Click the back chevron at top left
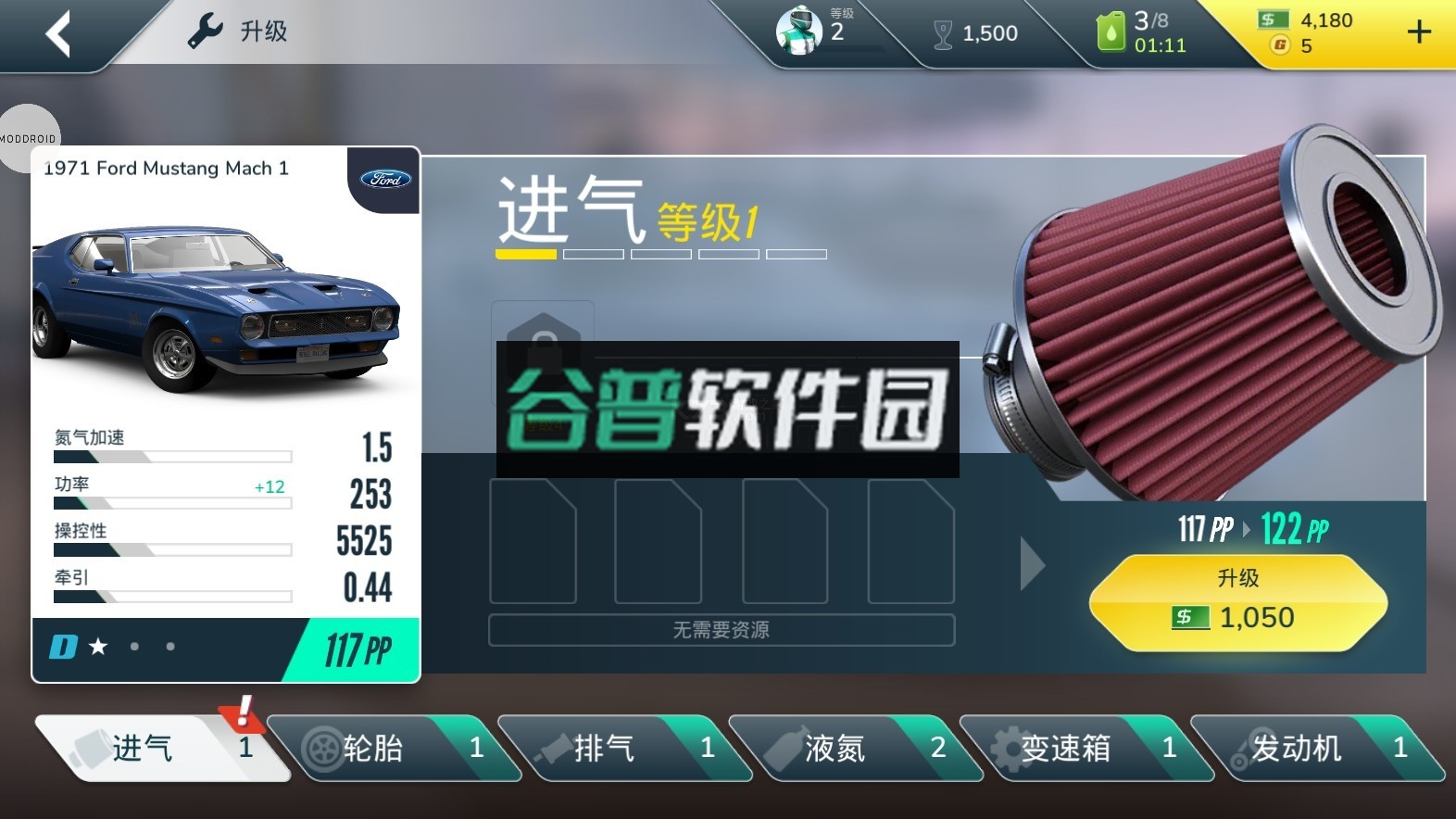This screenshot has height=819, width=1456. click(x=56, y=32)
